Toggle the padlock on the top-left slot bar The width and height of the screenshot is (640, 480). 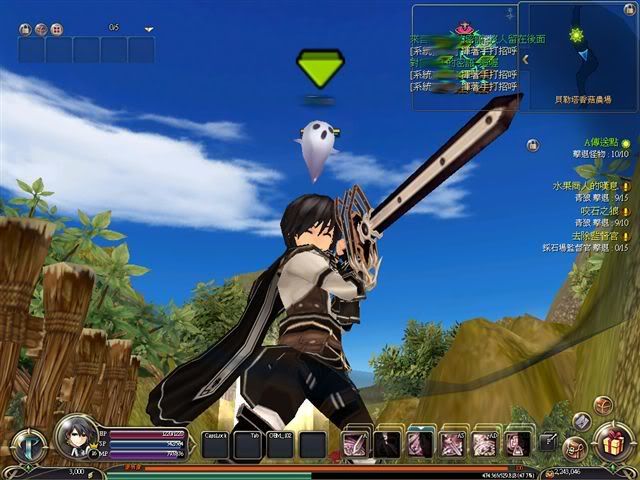pyautogui.click(x=24, y=29)
